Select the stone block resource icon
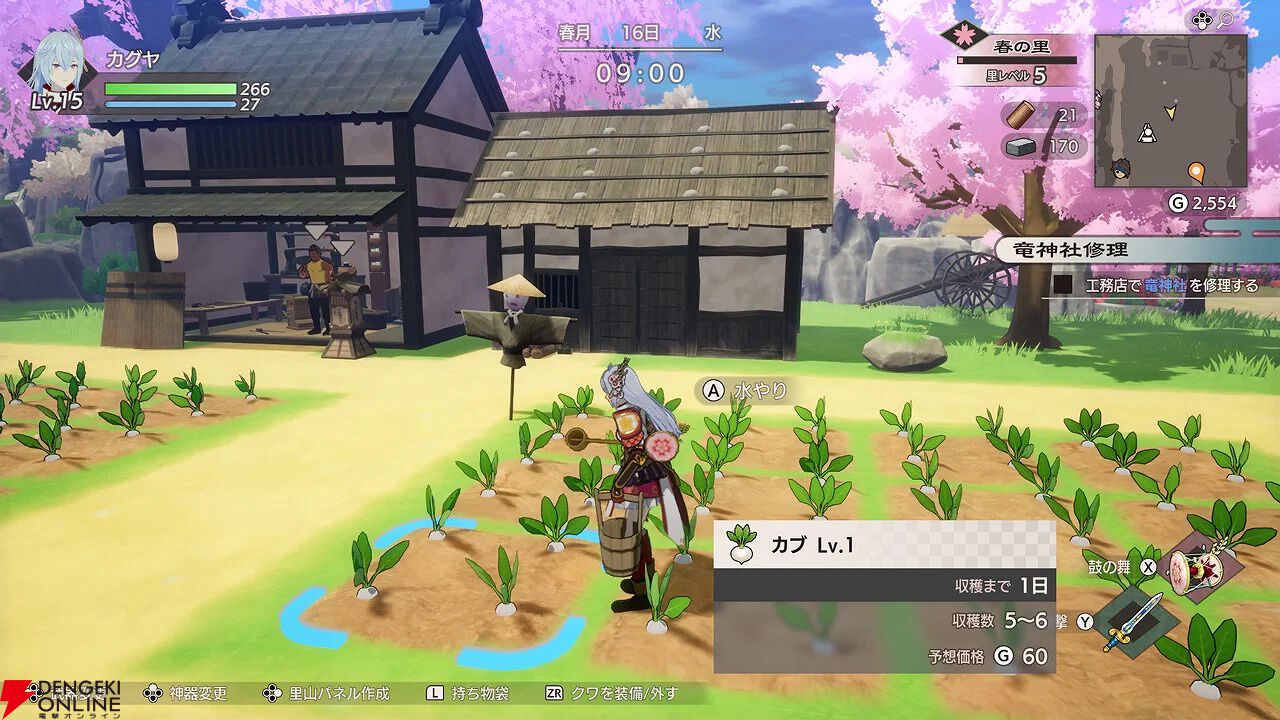This screenshot has height=720, width=1280. [x=1019, y=147]
